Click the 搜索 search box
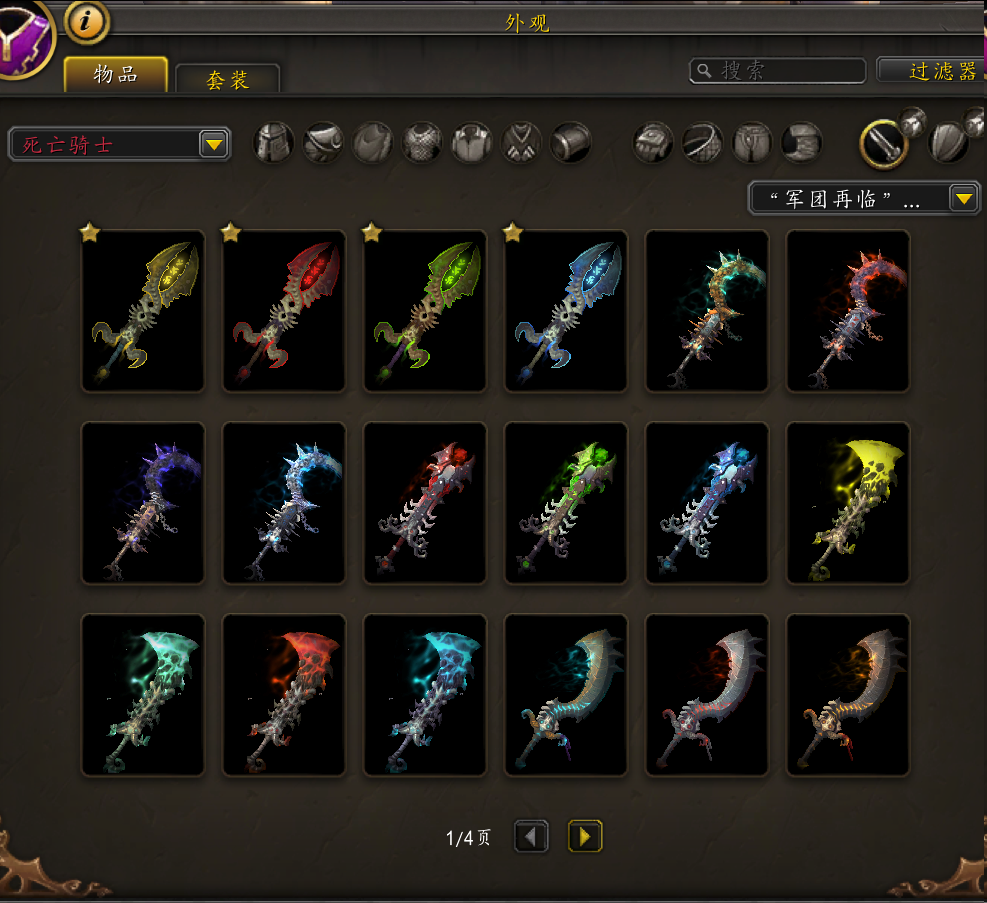The height and width of the screenshot is (903, 987). [778, 70]
